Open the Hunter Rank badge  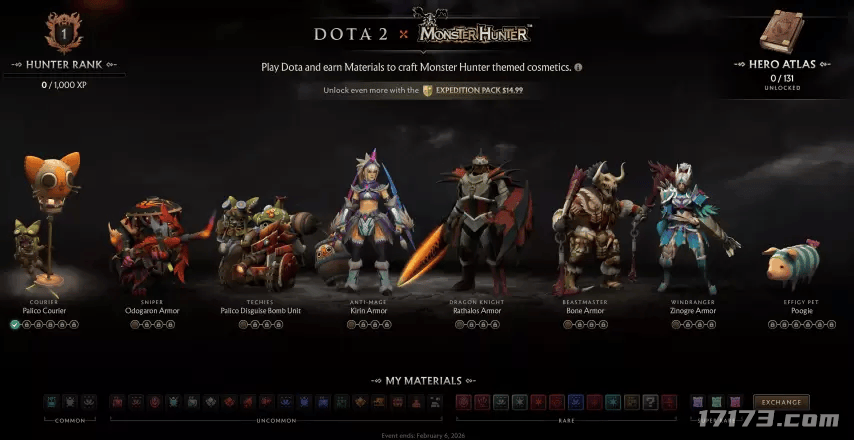point(63,33)
